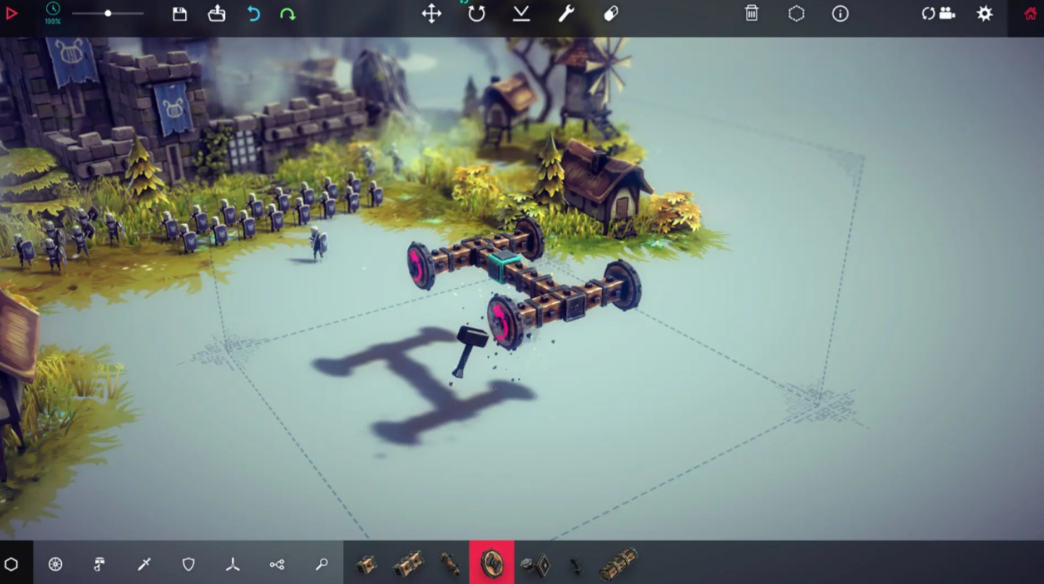Save the machine with the floppy disk icon
The image size is (1044, 584).
[180, 14]
